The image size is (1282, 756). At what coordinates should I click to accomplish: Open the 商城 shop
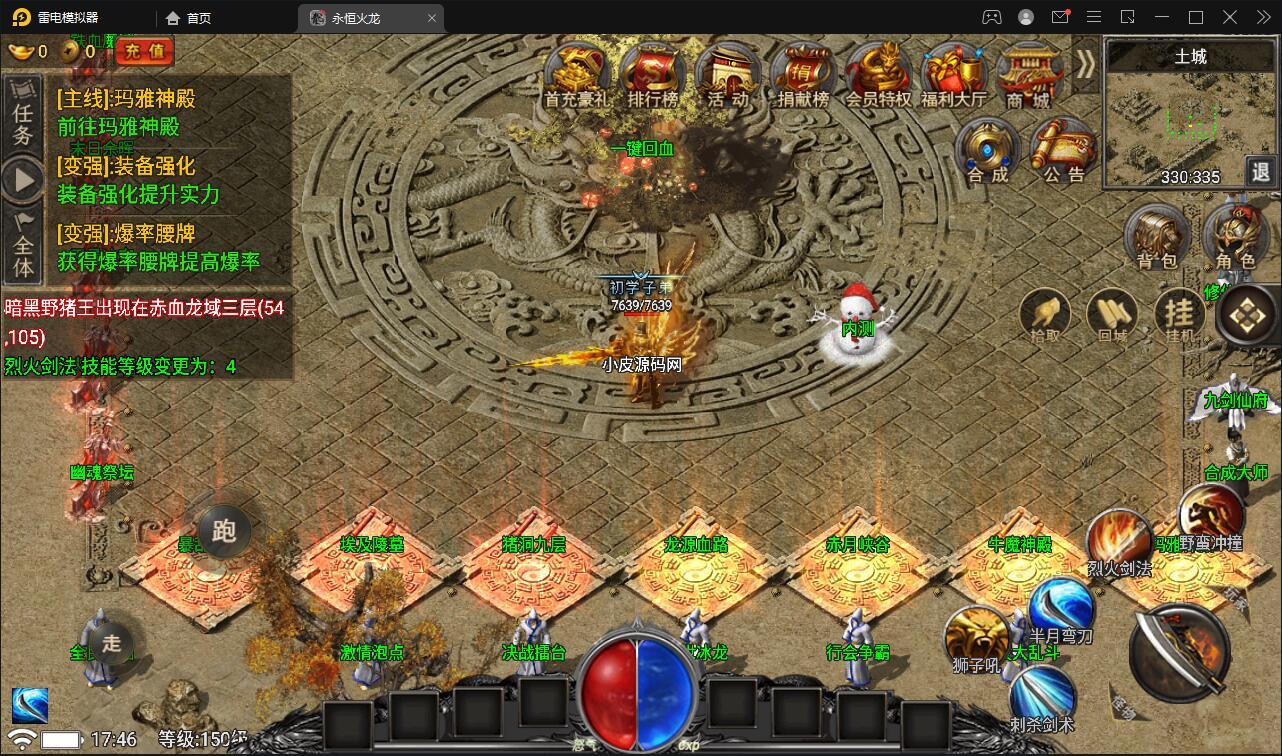[1028, 73]
